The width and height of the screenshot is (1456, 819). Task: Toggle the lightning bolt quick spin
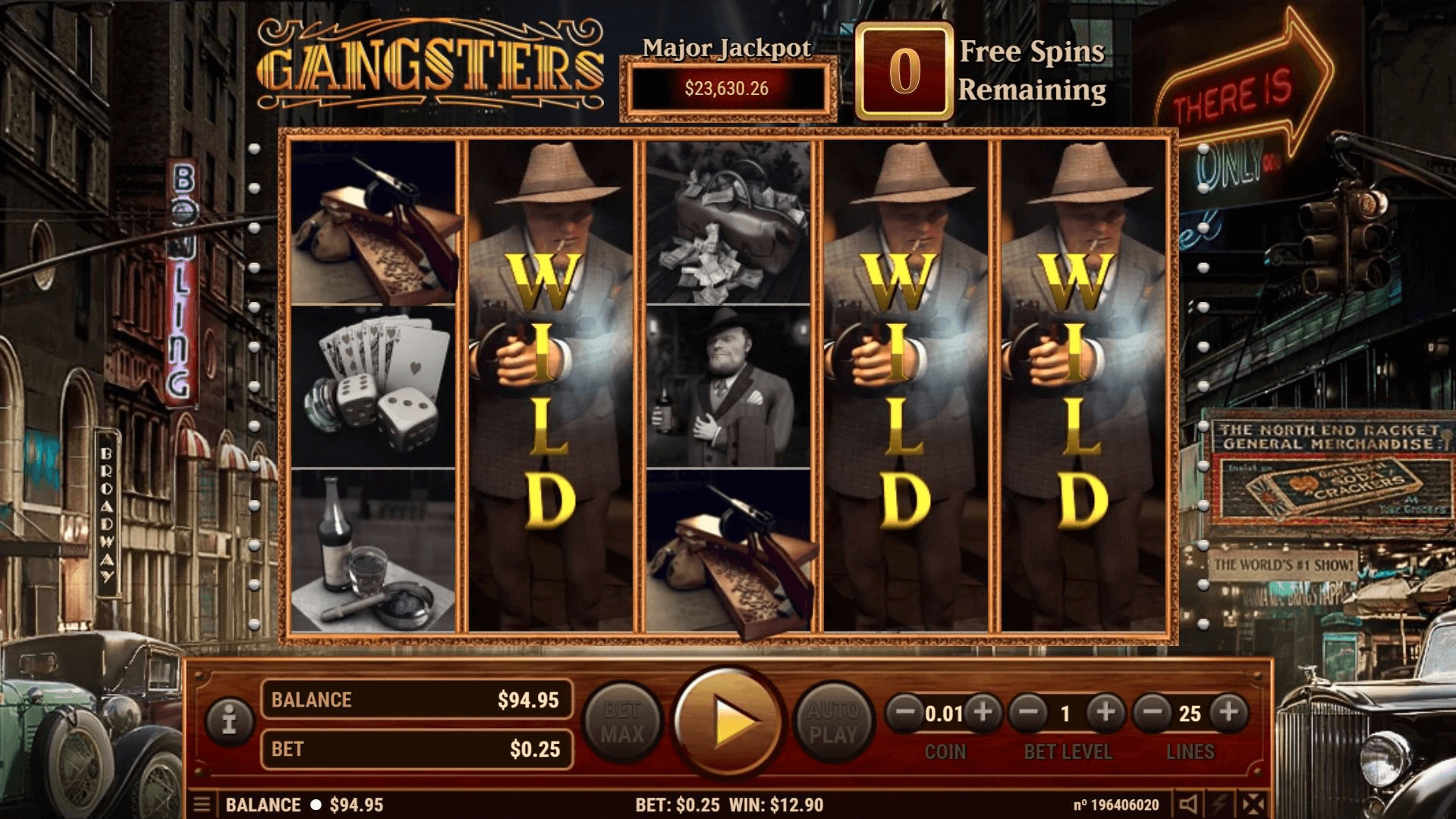coord(1221,805)
